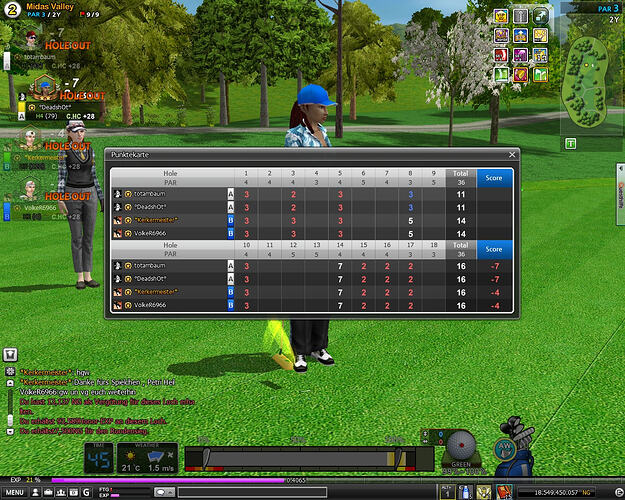Open the chat scroll-up arrow
The width and height of the screenshot is (625, 500).
point(9,380)
